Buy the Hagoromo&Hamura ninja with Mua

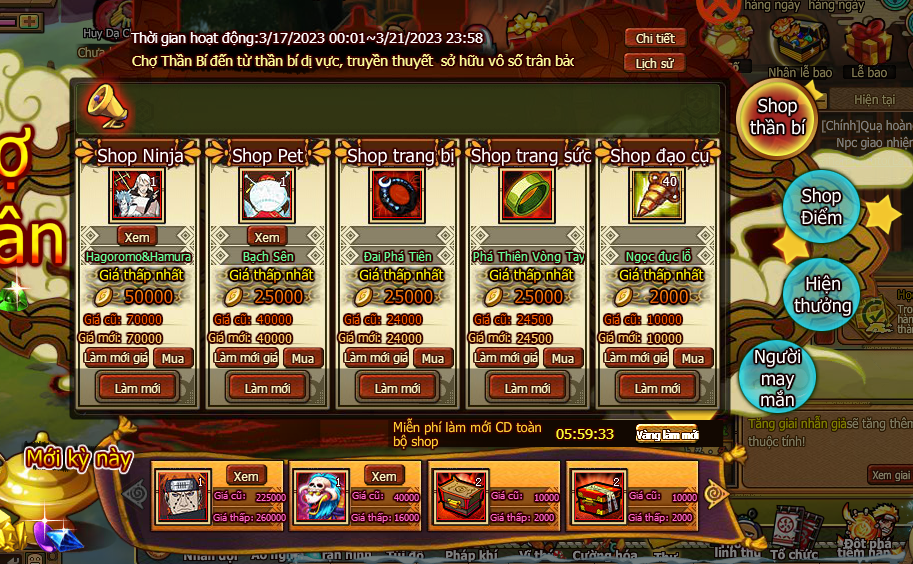coord(174,358)
